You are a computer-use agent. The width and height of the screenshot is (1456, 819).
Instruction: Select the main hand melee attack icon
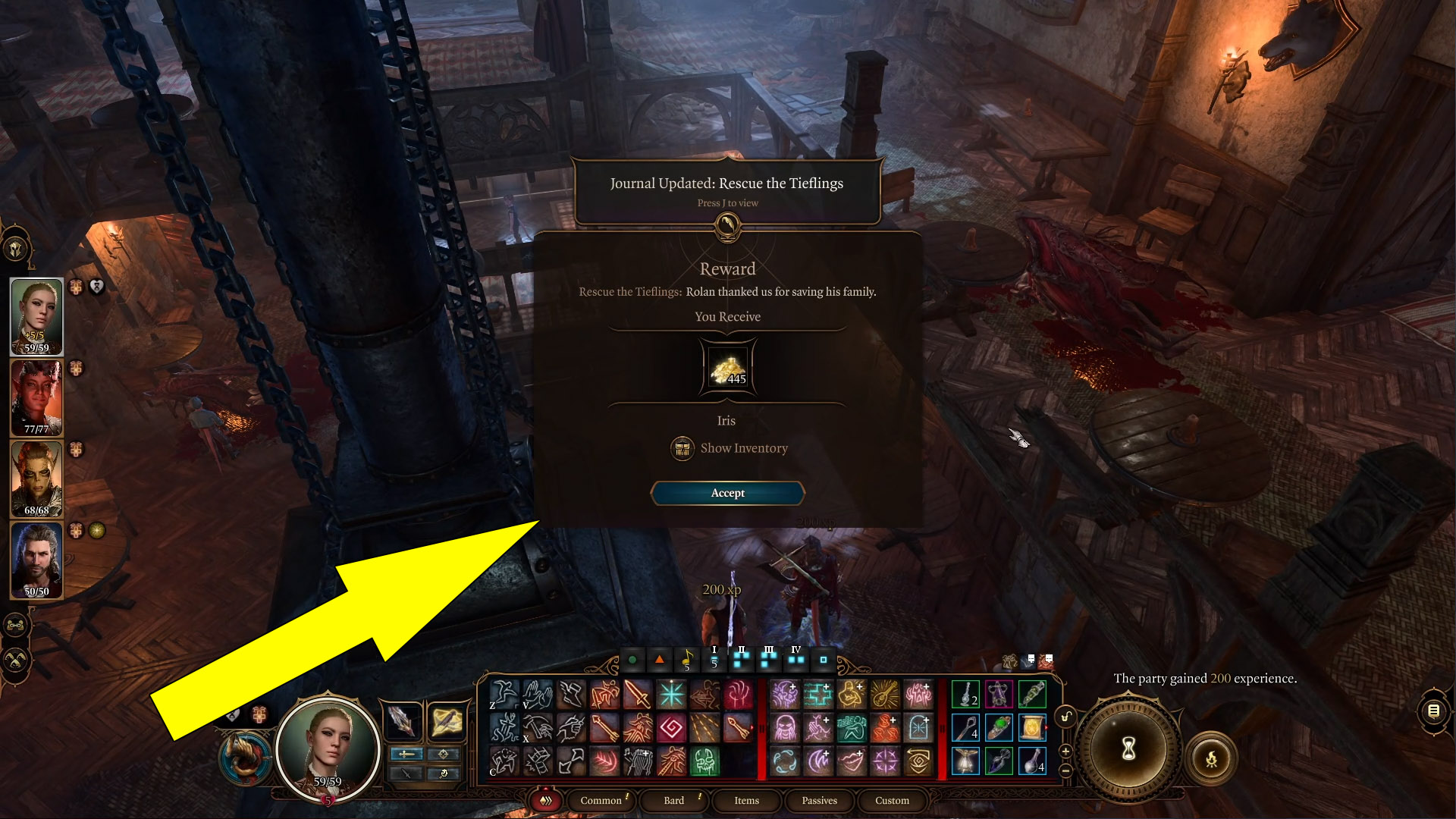click(x=638, y=693)
